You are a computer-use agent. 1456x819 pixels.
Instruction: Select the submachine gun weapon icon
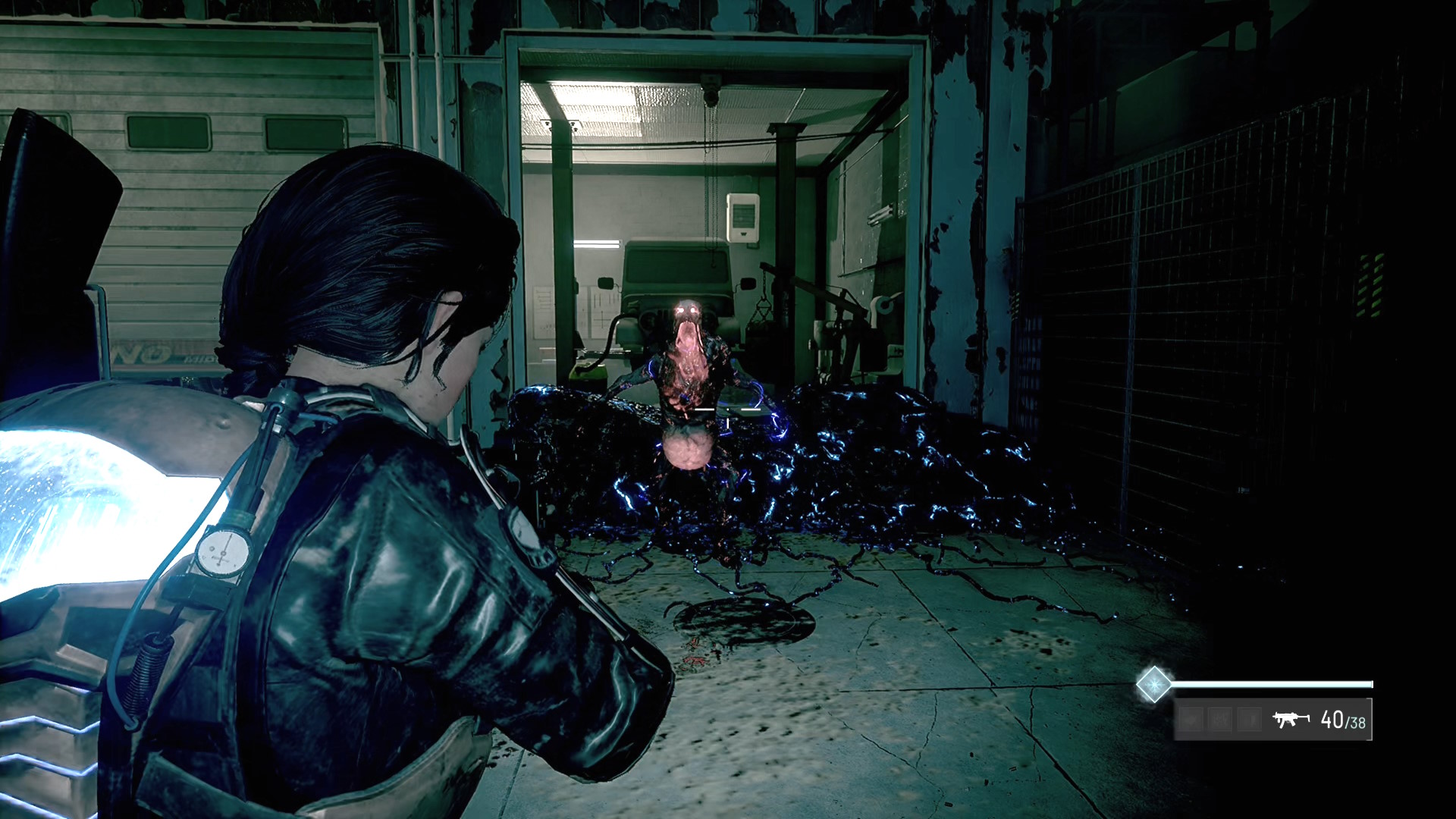(1291, 719)
